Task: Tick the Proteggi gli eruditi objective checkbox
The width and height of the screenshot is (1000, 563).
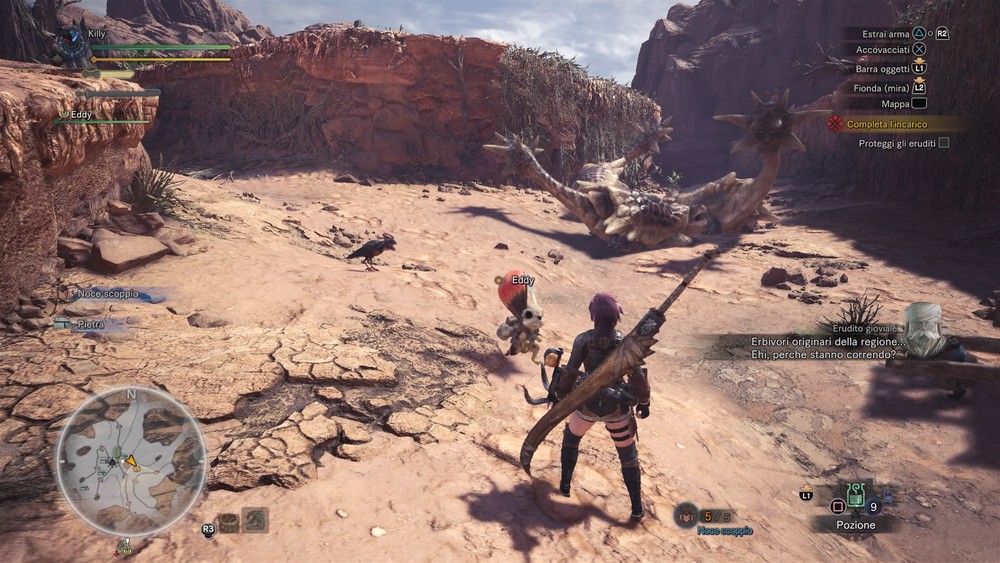Action: [943, 143]
